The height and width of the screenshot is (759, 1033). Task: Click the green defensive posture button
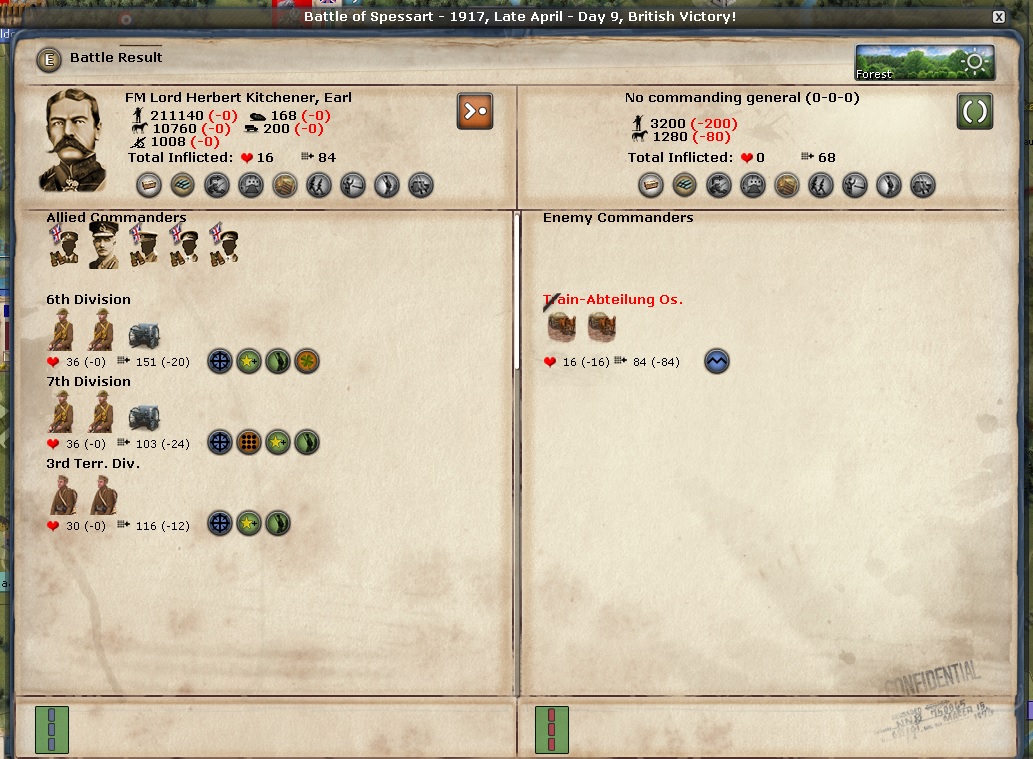pos(974,111)
